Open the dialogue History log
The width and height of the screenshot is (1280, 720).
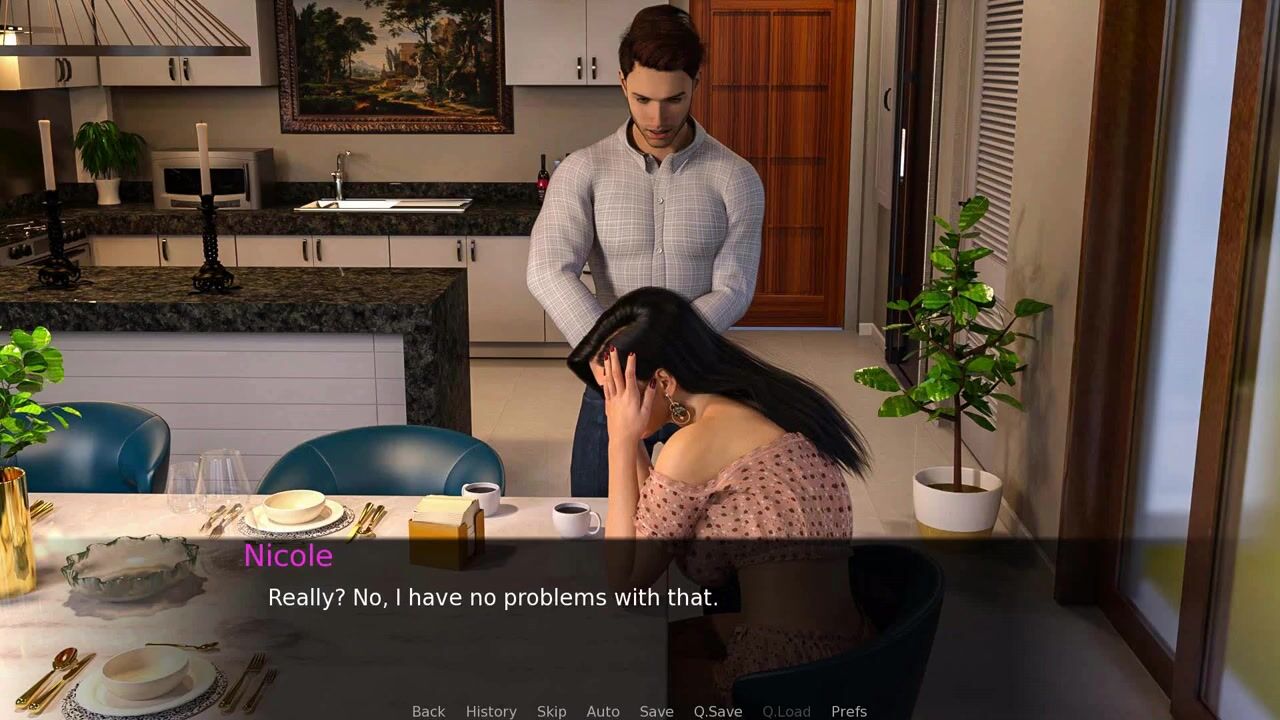point(491,711)
